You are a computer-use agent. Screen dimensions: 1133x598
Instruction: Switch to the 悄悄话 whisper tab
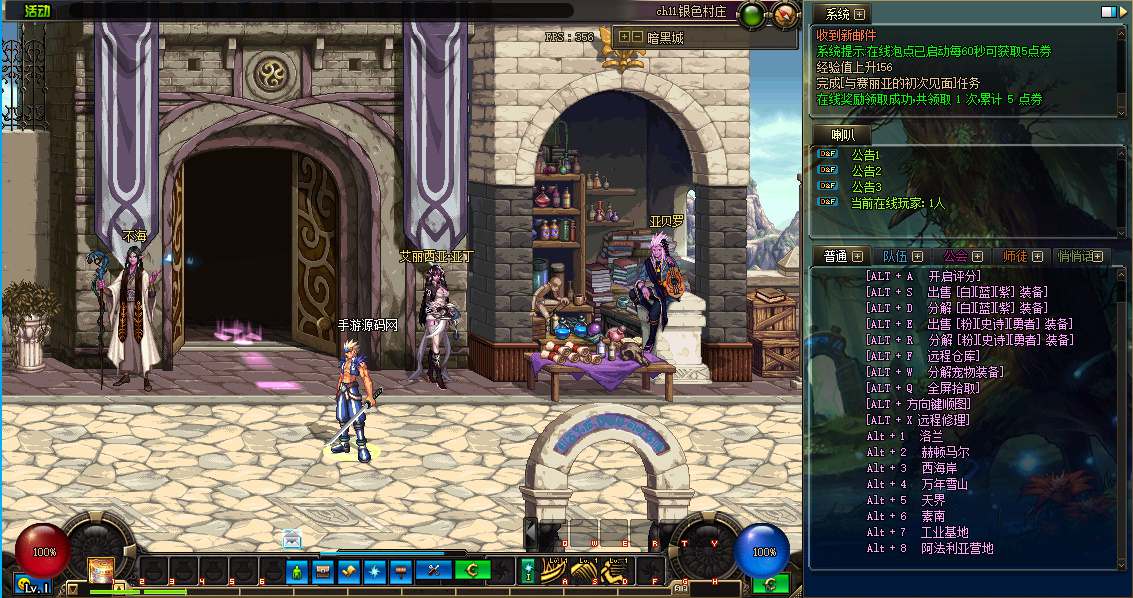click(1076, 256)
